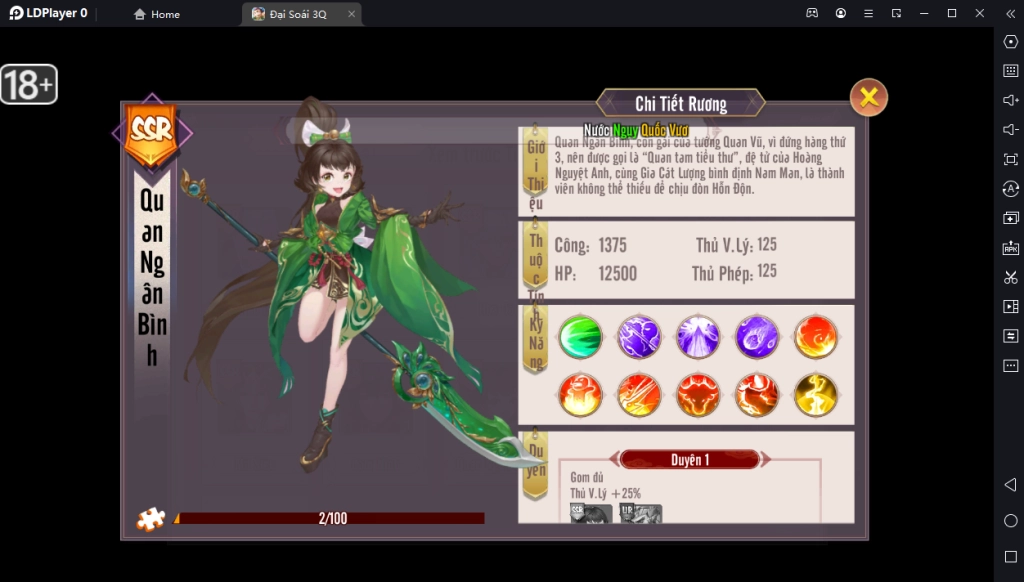
Task: Inspect the purple crossed-blades skill icon
Action: [x=639, y=337]
